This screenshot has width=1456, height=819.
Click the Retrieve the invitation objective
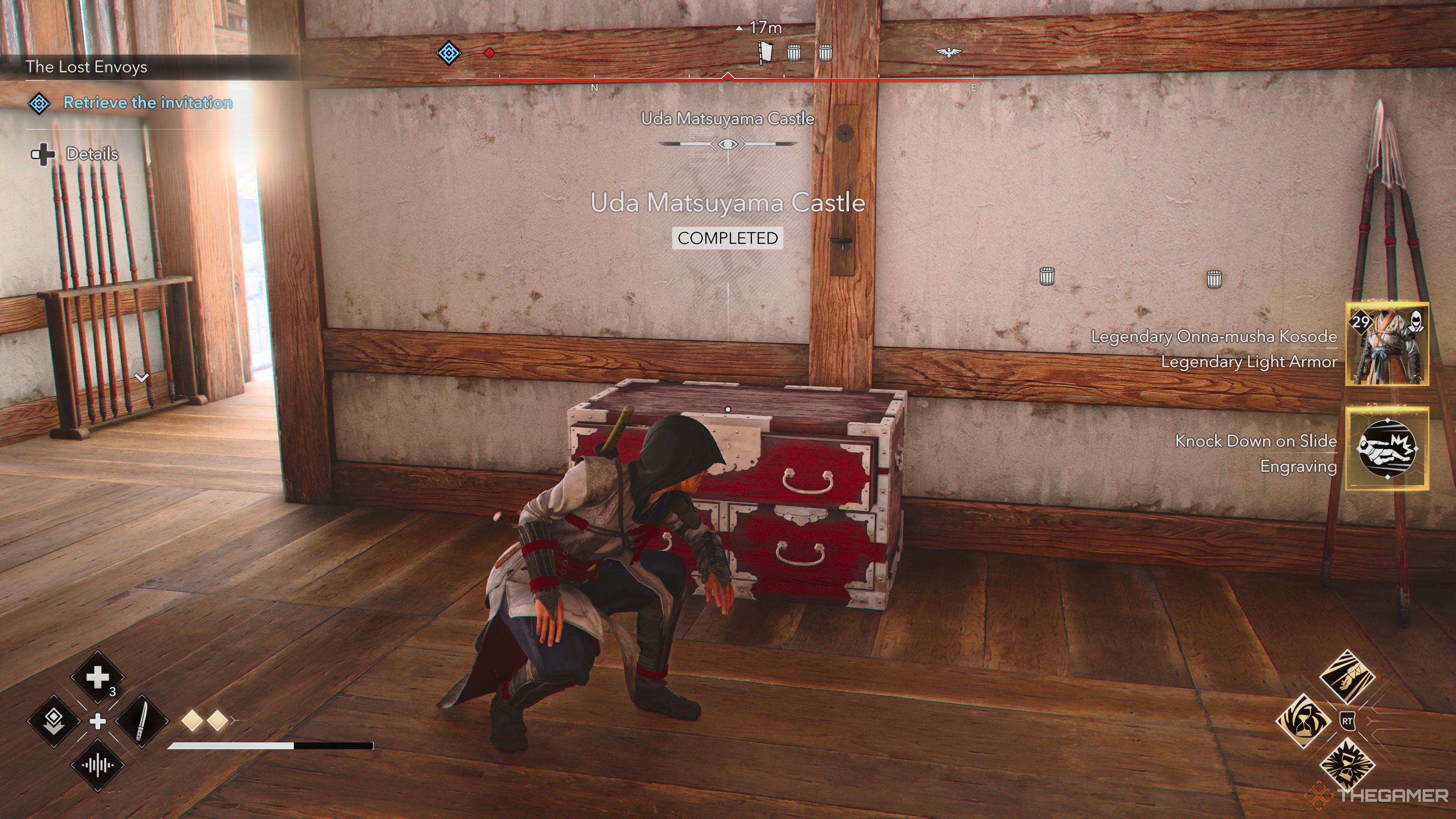(147, 103)
